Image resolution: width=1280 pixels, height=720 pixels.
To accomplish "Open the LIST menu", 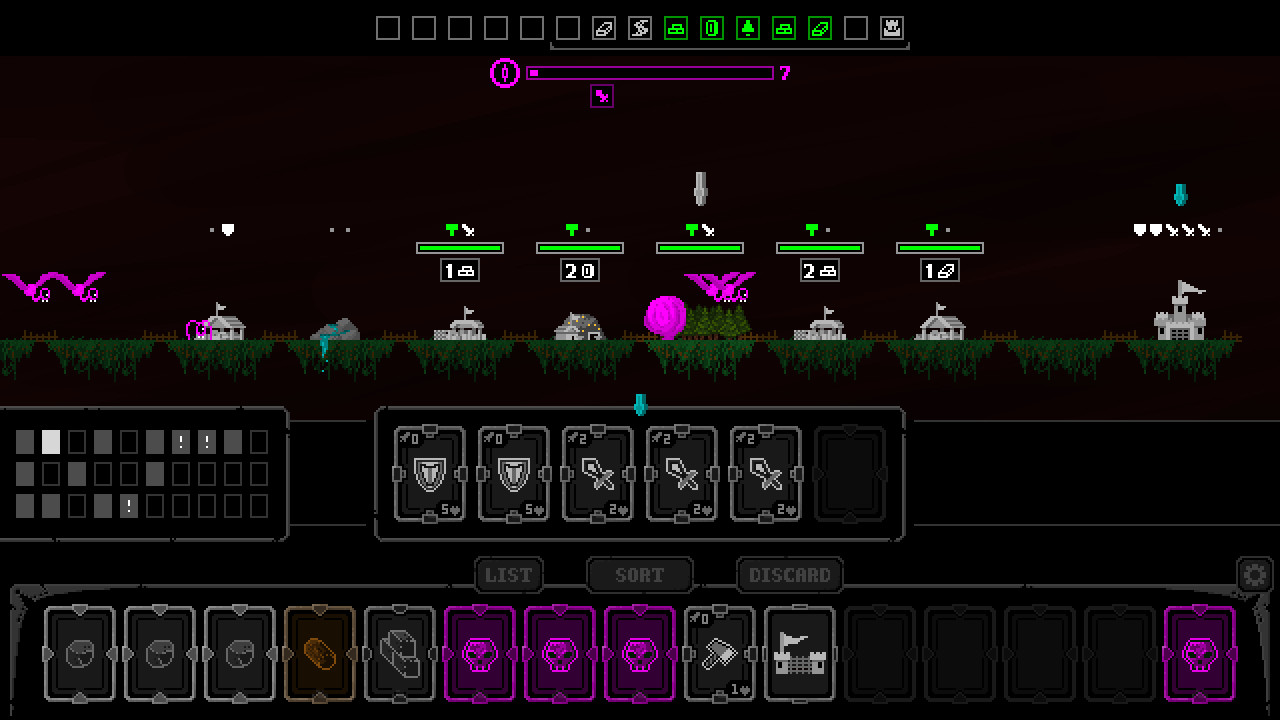I will (509, 575).
